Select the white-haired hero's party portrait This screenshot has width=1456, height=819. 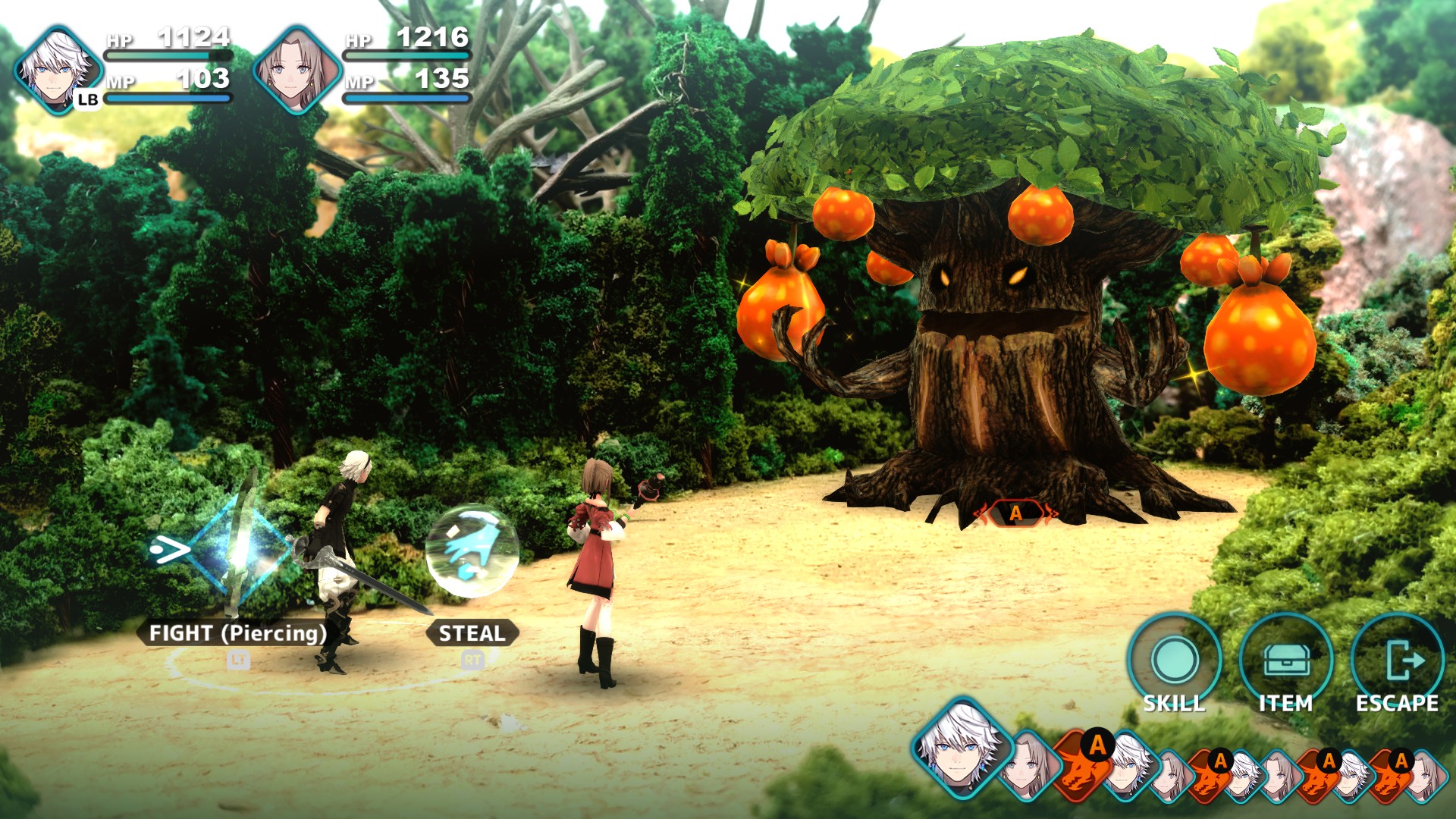coord(58,70)
